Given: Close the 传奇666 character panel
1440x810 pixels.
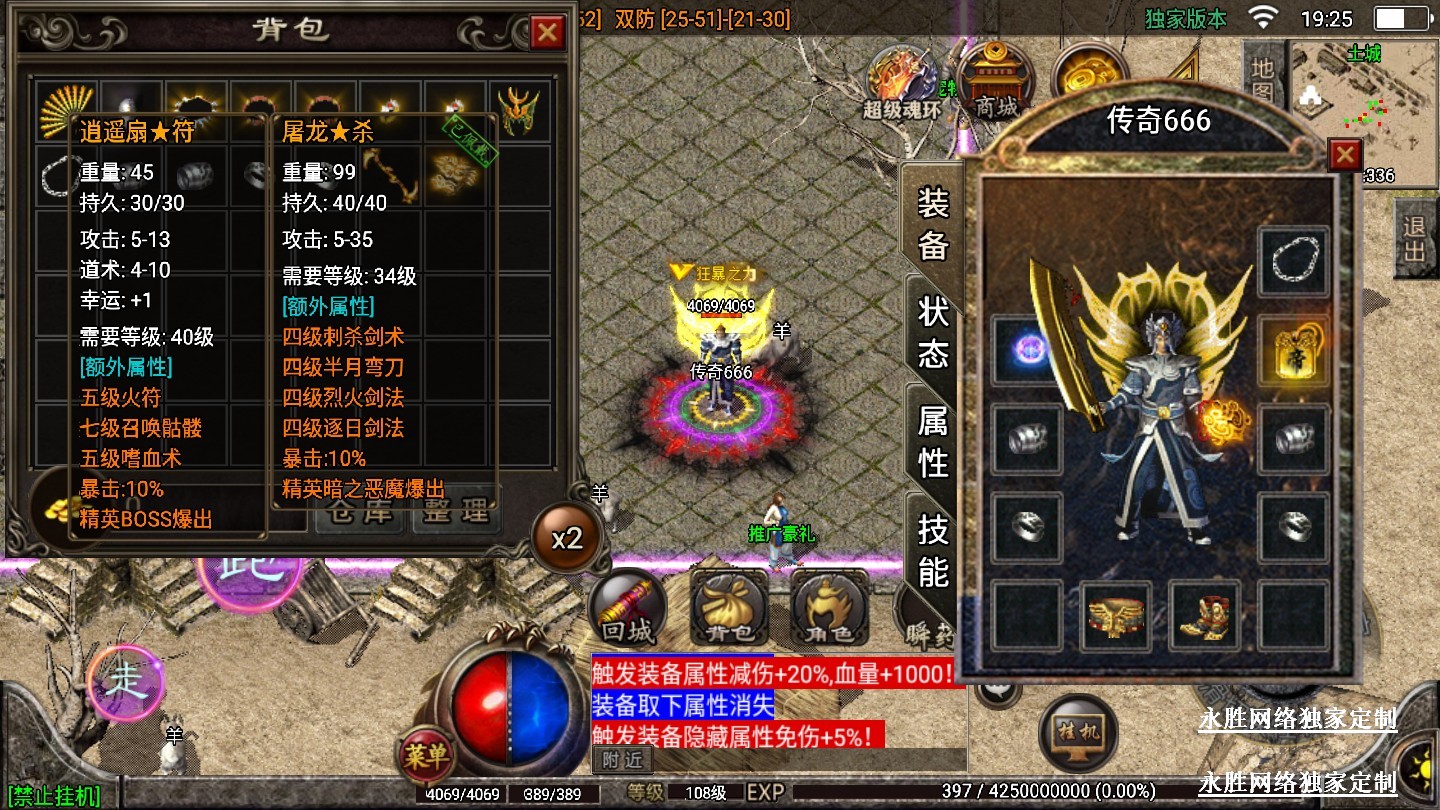Looking at the screenshot, I should click(x=1345, y=155).
